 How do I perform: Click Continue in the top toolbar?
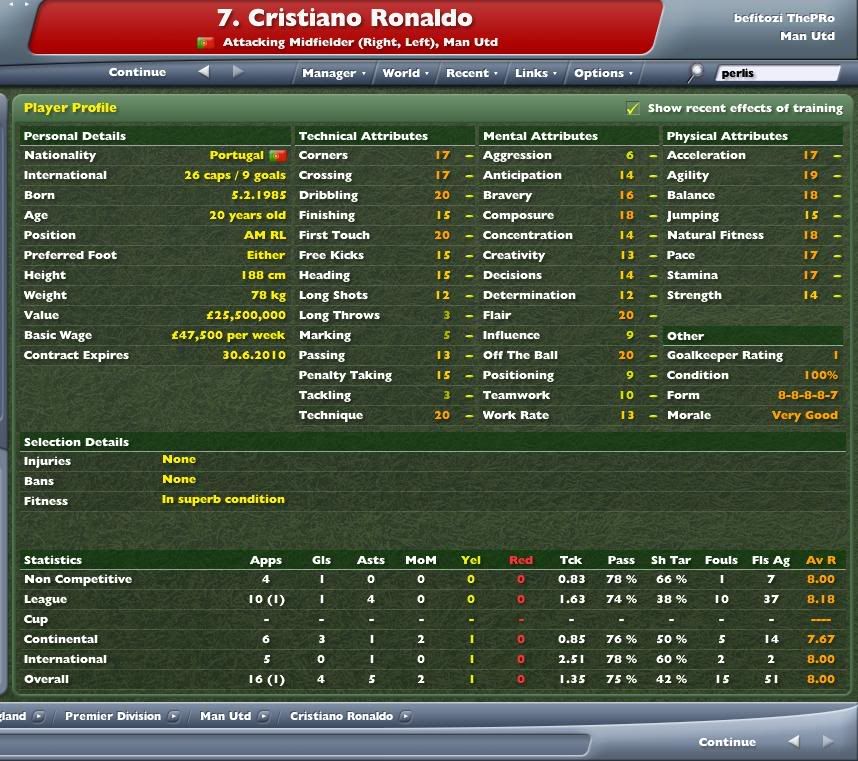(137, 72)
